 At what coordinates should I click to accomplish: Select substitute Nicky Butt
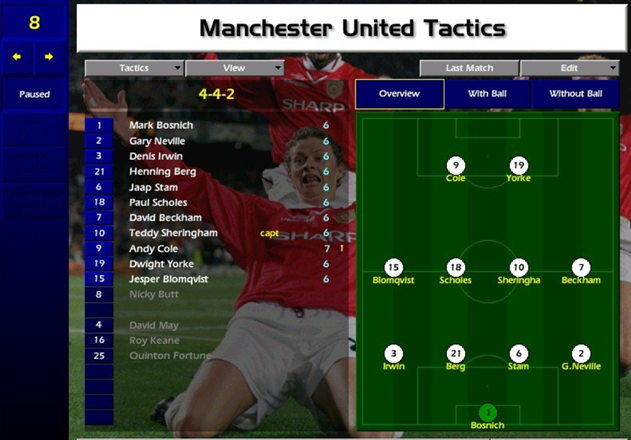click(153, 294)
